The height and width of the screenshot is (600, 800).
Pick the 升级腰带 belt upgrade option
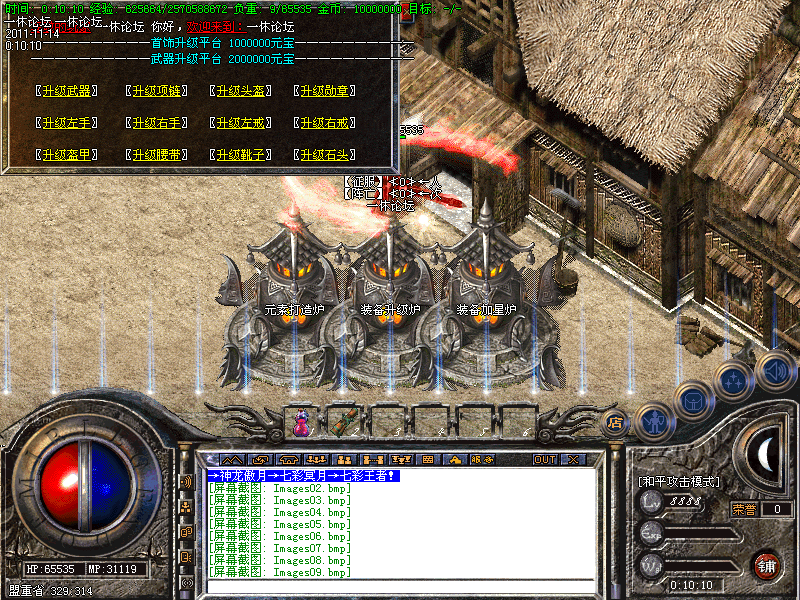click(154, 155)
